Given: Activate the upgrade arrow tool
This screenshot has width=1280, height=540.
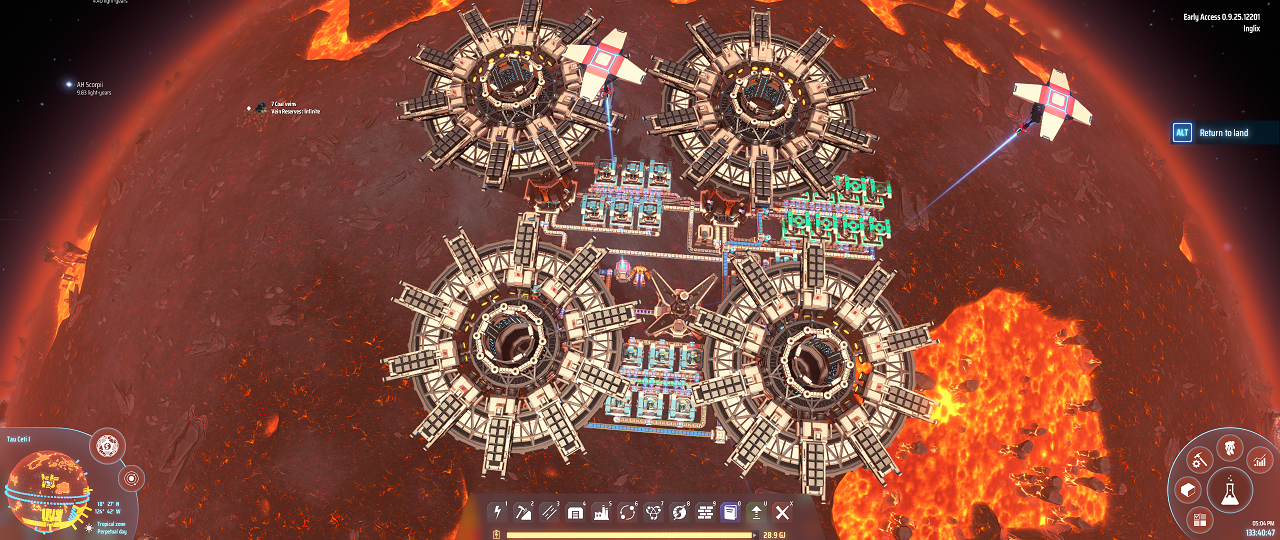Looking at the screenshot, I should coord(757,513).
